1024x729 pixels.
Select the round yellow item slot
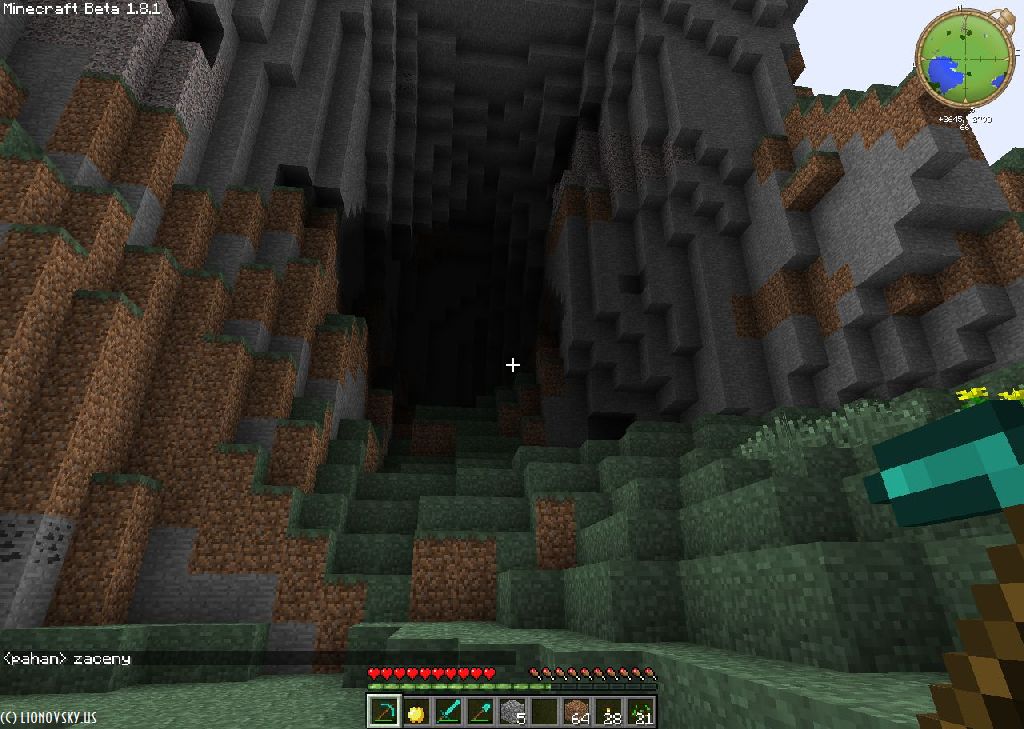(x=416, y=712)
